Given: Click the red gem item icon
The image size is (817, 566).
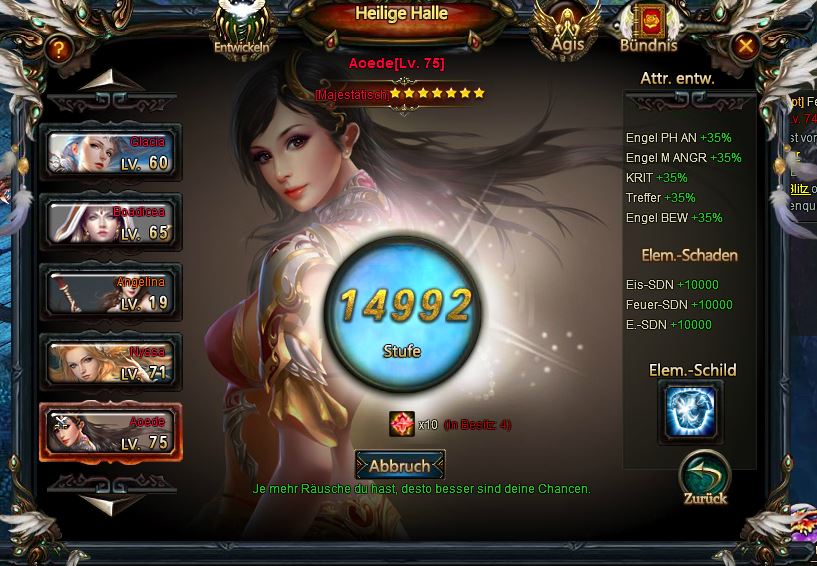Looking at the screenshot, I should pos(402,424).
